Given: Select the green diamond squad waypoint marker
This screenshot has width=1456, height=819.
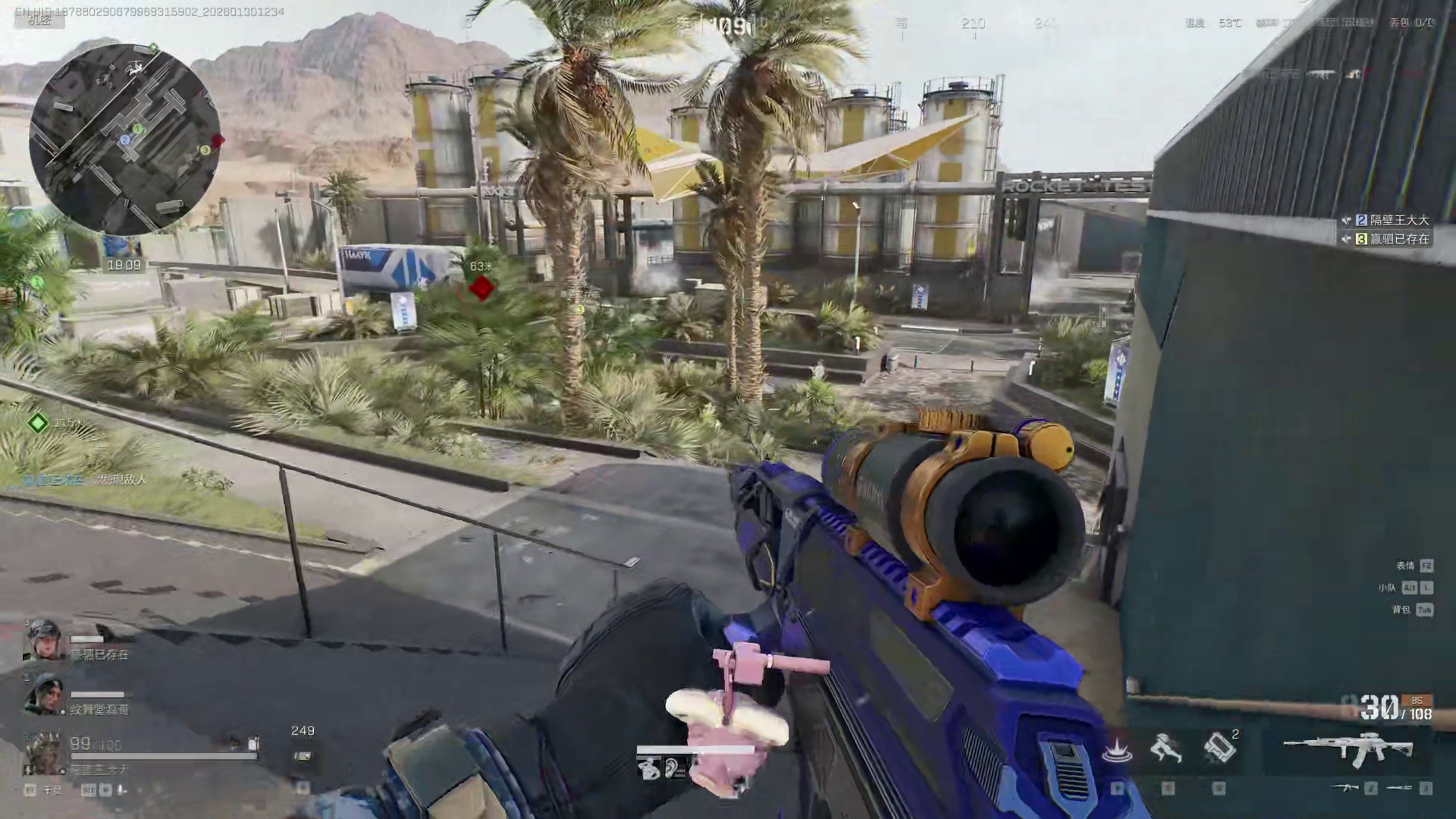Looking at the screenshot, I should coord(38,422).
